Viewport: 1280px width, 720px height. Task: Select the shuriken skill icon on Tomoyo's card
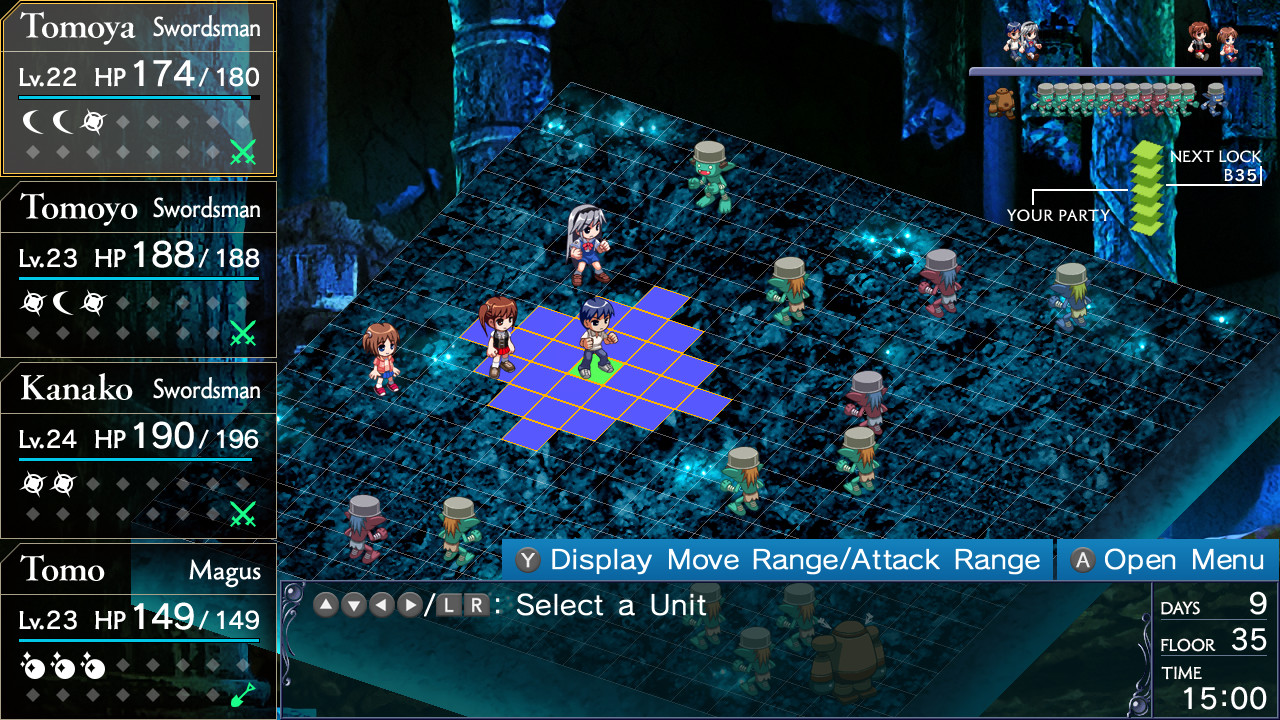click(33, 303)
